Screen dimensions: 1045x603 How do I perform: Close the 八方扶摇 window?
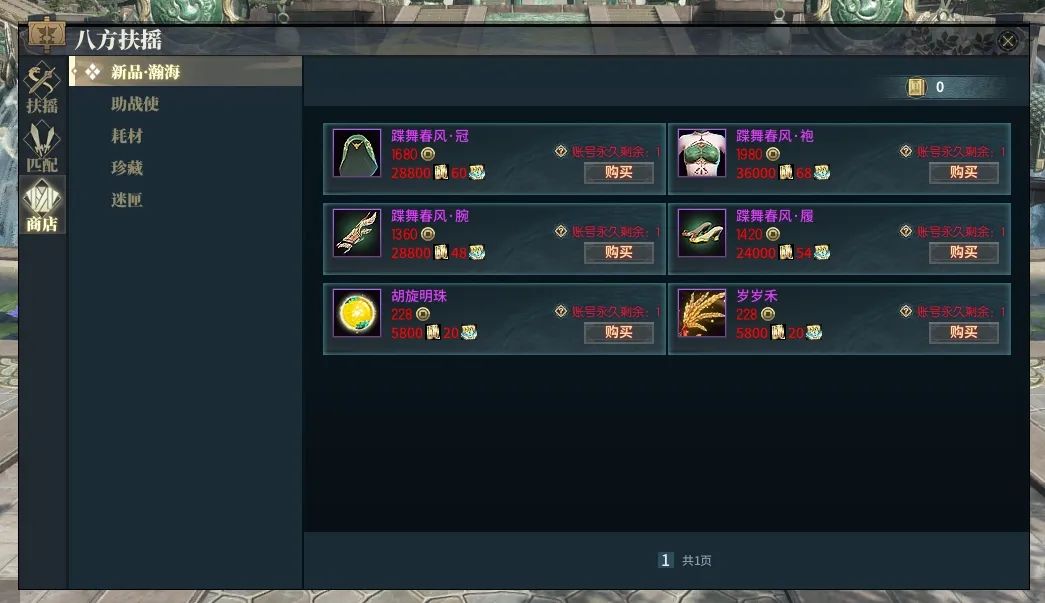1008,41
